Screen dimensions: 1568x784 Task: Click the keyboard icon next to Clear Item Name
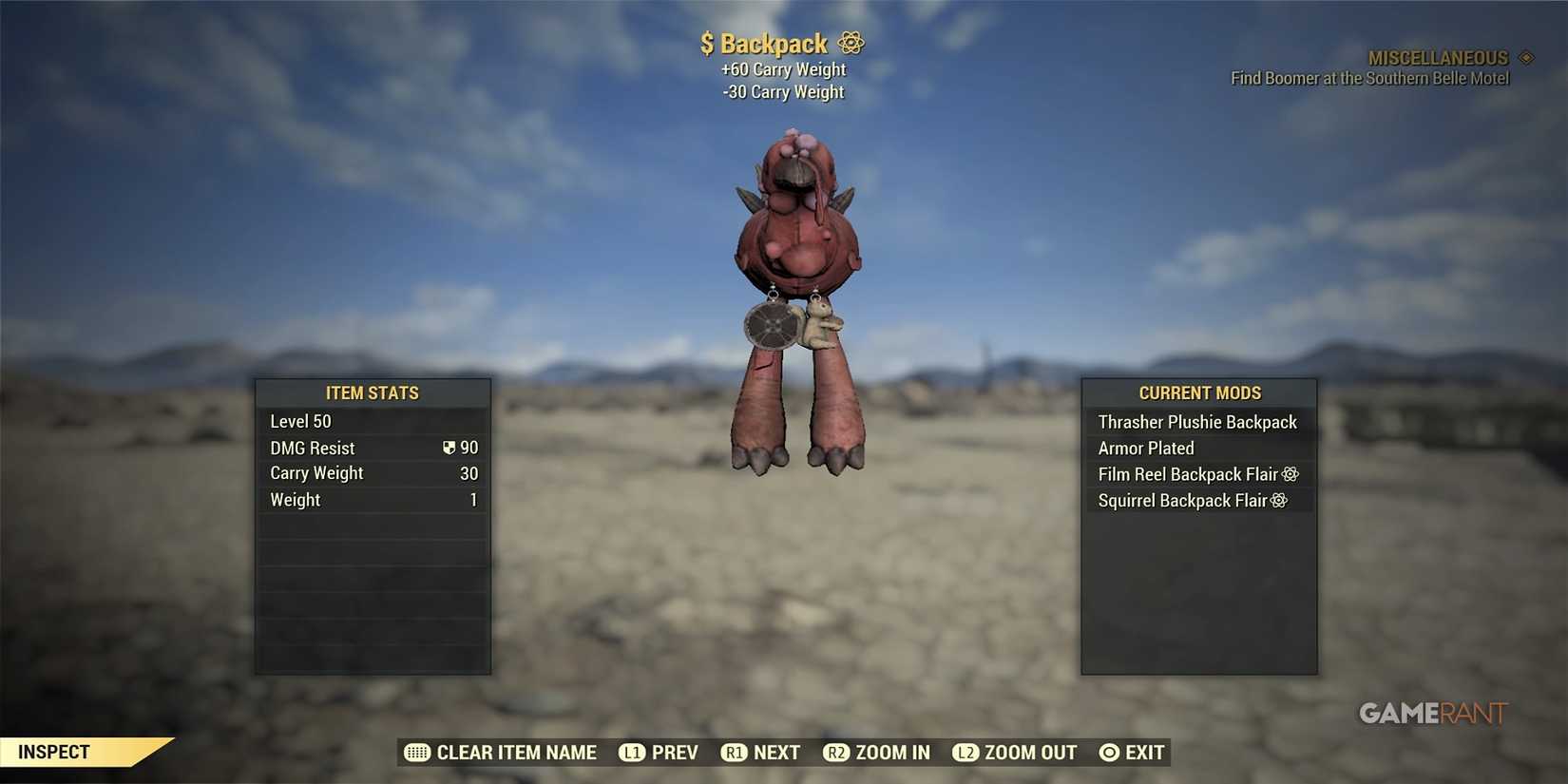[415, 752]
